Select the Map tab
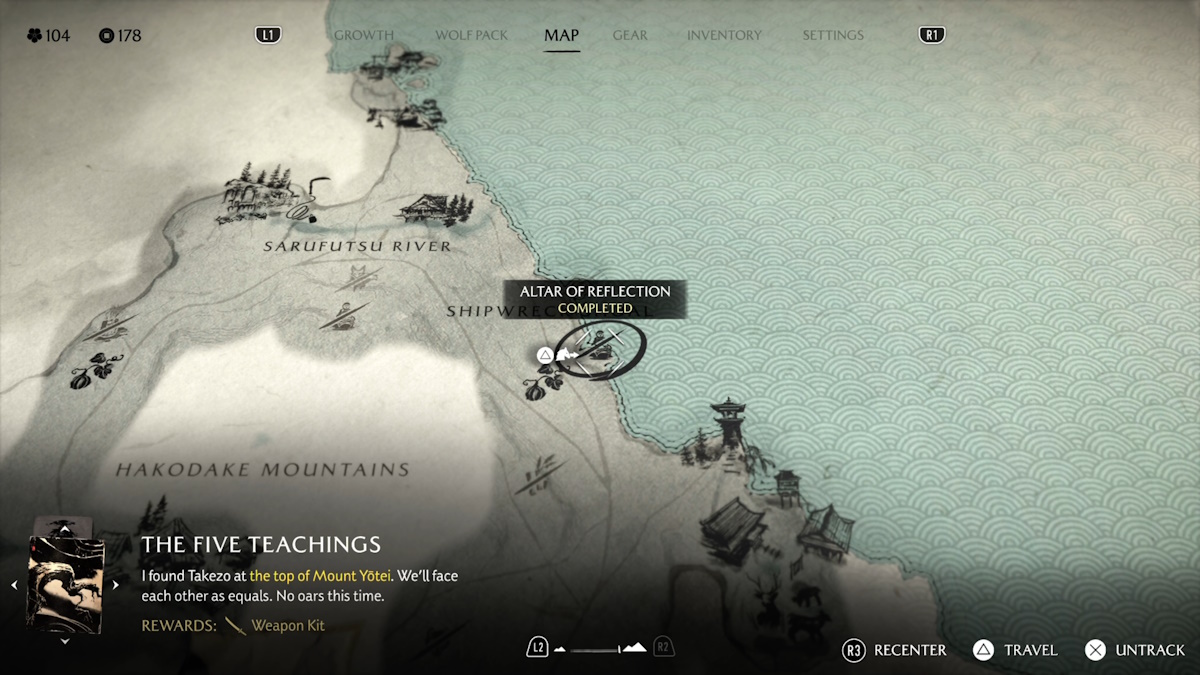Image resolution: width=1200 pixels, height=675 pixels. pos(561,35)
